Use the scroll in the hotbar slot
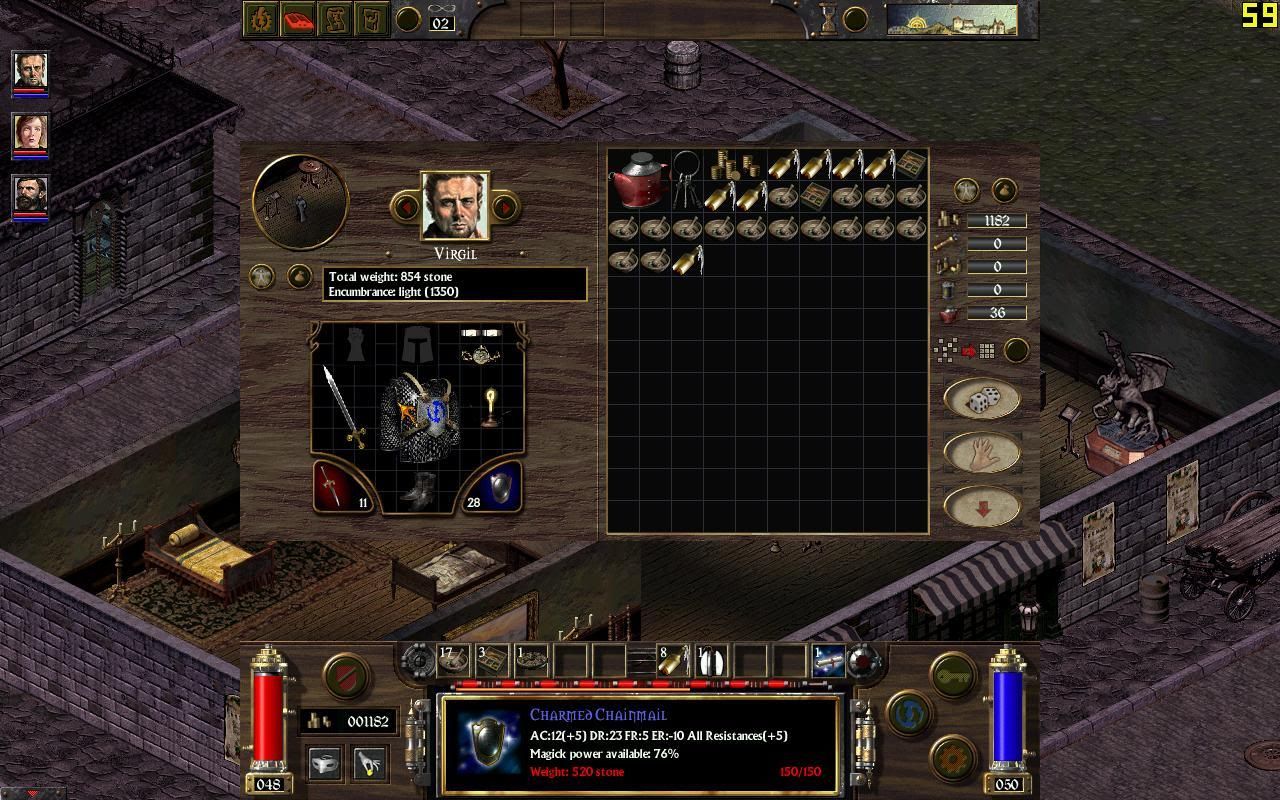1280x800 pixels. [x=828, y=661]
